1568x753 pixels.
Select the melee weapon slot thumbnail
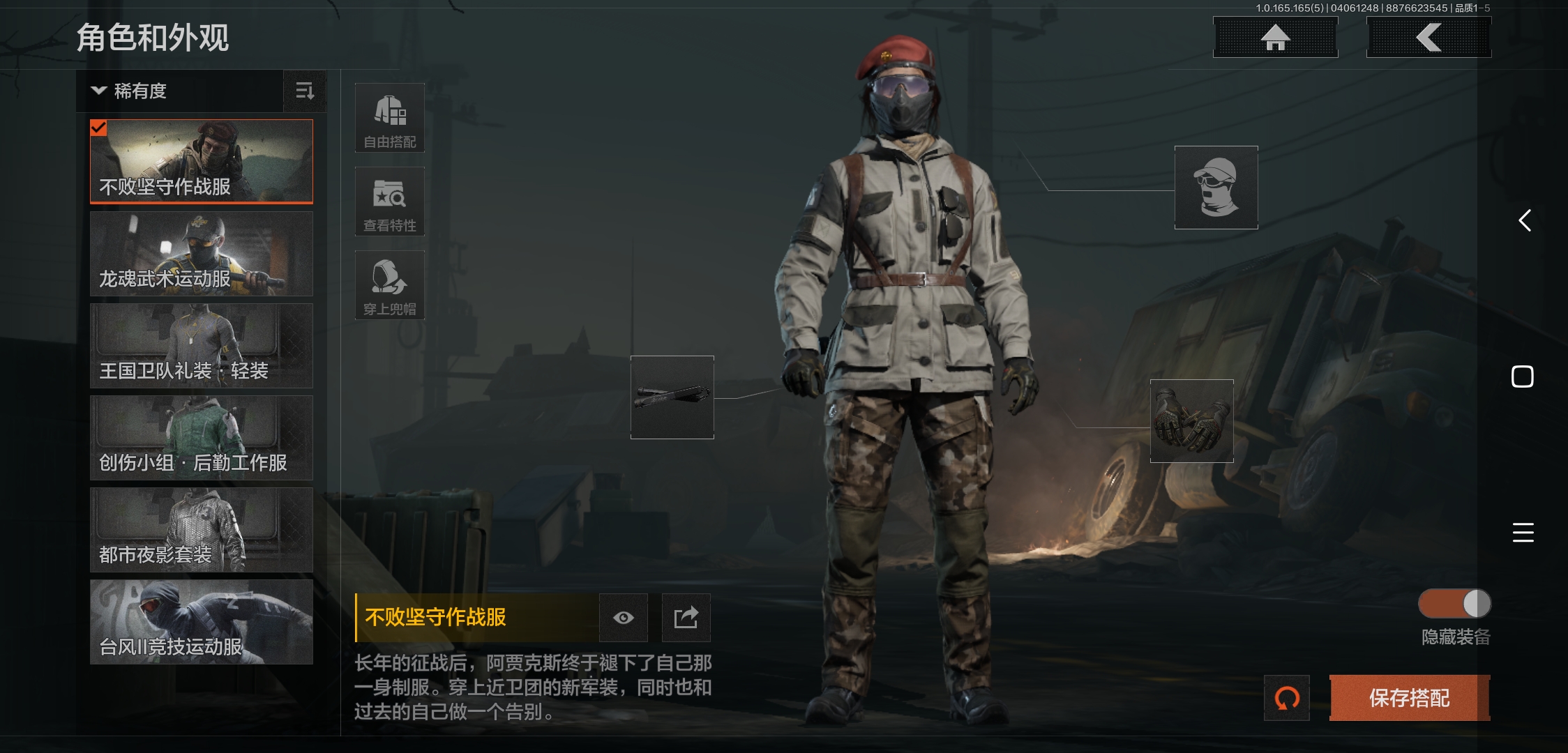pos(672,398)
